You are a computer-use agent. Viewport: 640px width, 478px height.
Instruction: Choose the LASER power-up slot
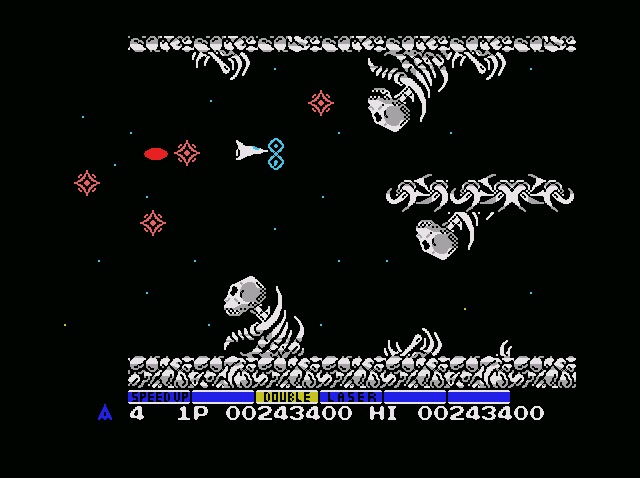350,397
